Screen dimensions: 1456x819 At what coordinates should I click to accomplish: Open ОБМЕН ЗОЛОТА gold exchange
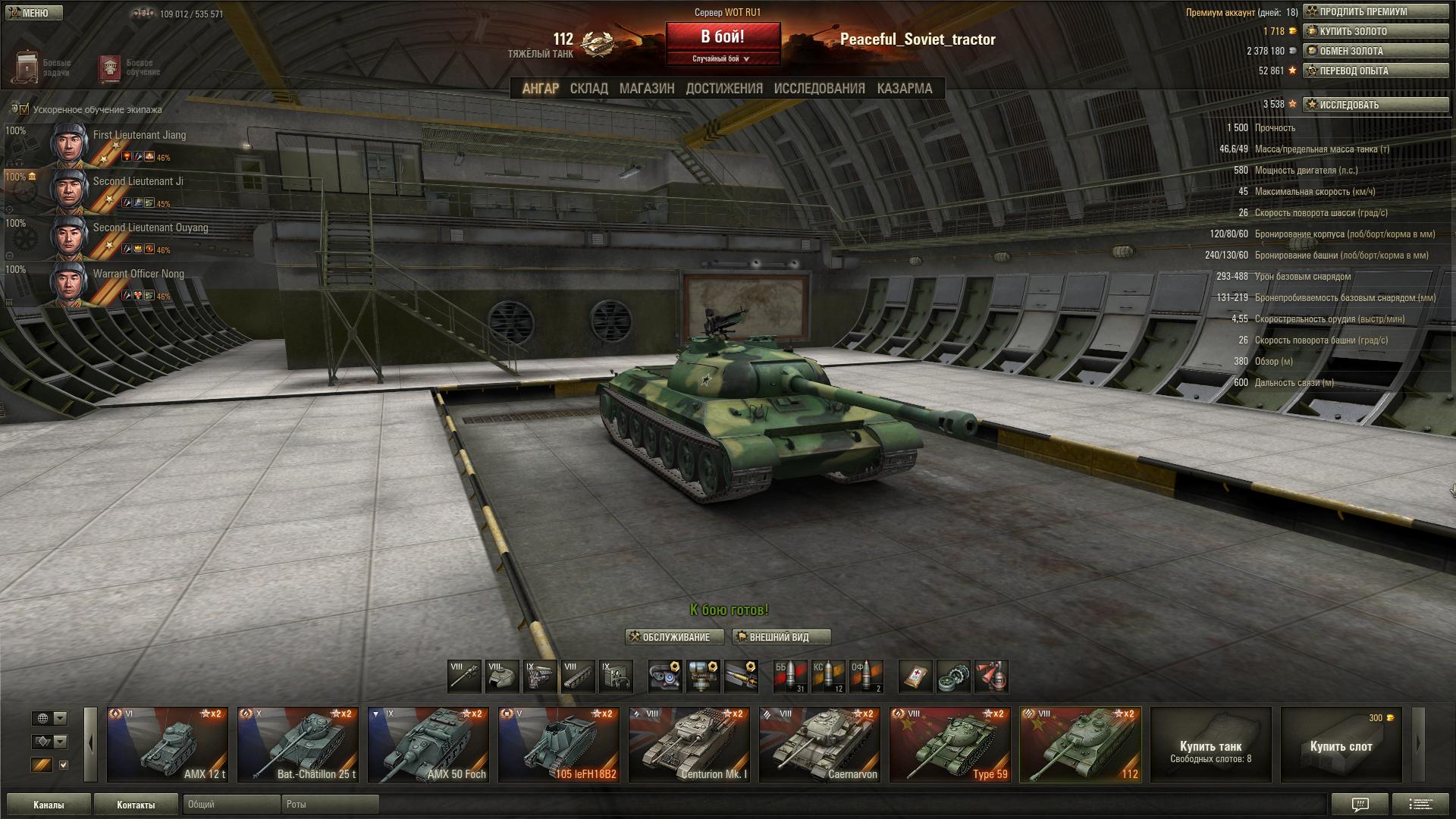coord(1376,52)
